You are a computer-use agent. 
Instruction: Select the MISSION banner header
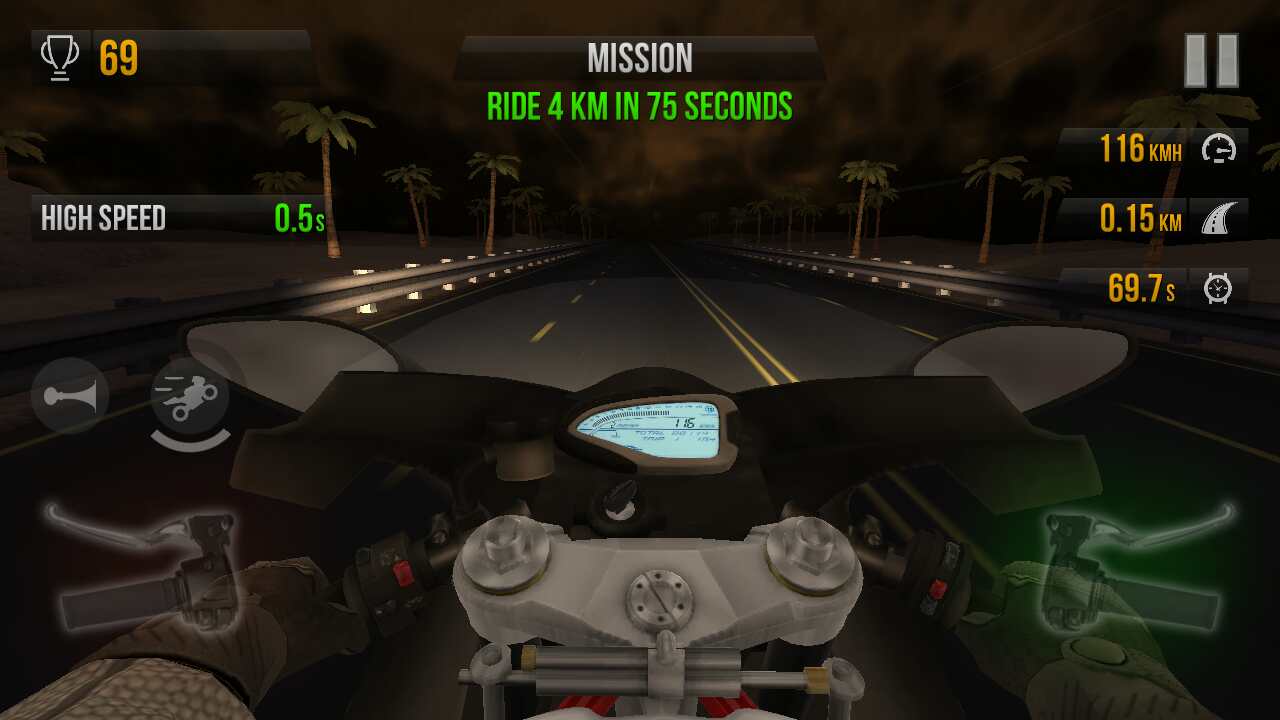(x=640, y=57)
